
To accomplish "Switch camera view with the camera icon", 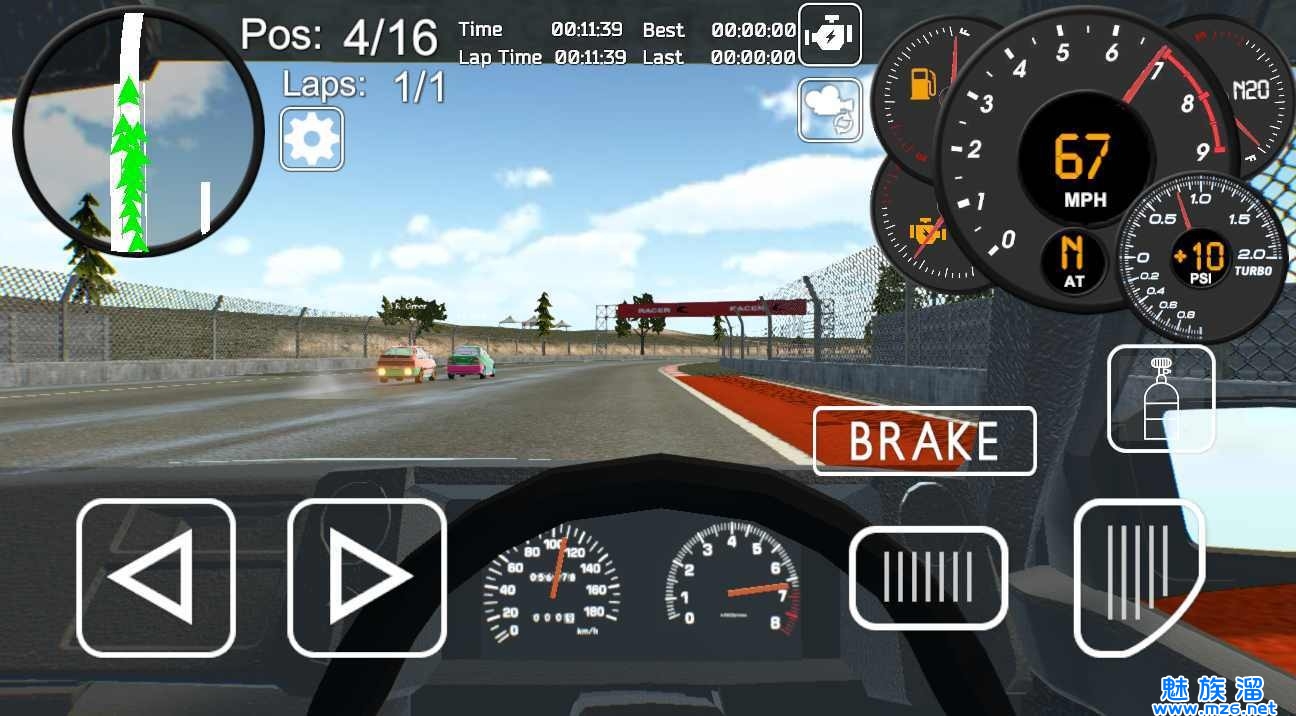I will (830, 110).
